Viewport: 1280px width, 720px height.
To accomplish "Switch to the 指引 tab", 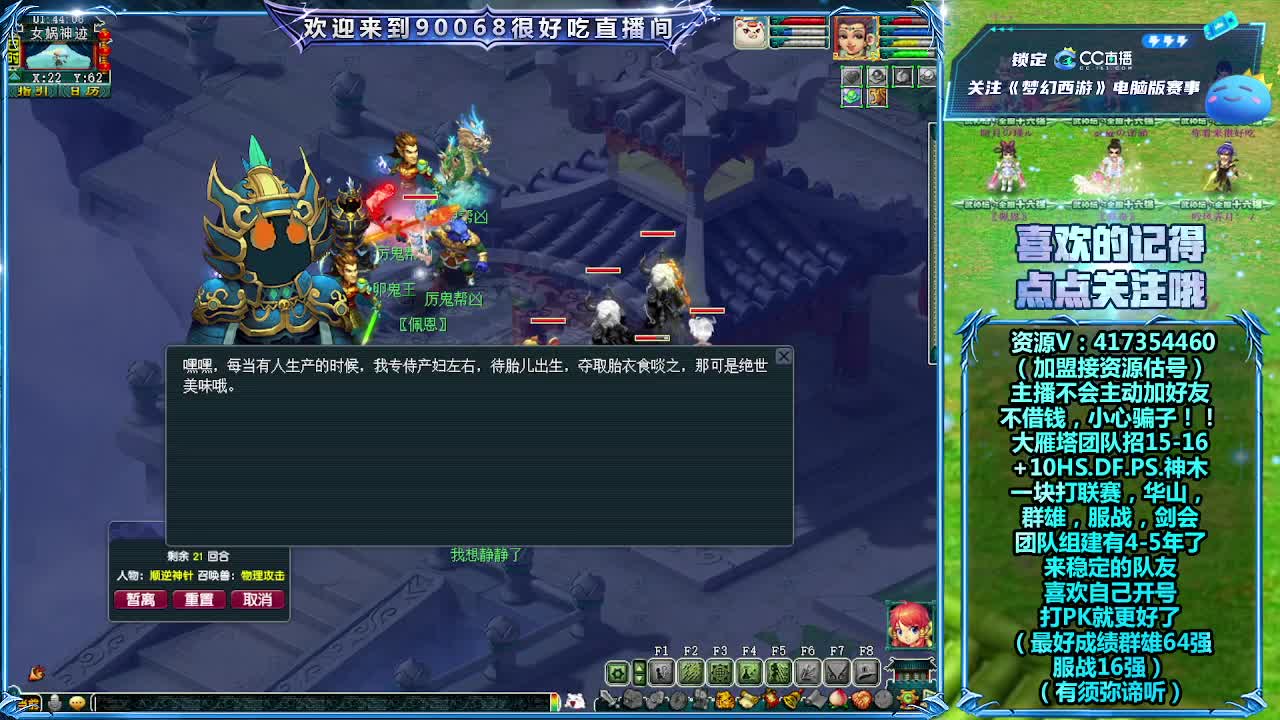I will tap(32, 91).
